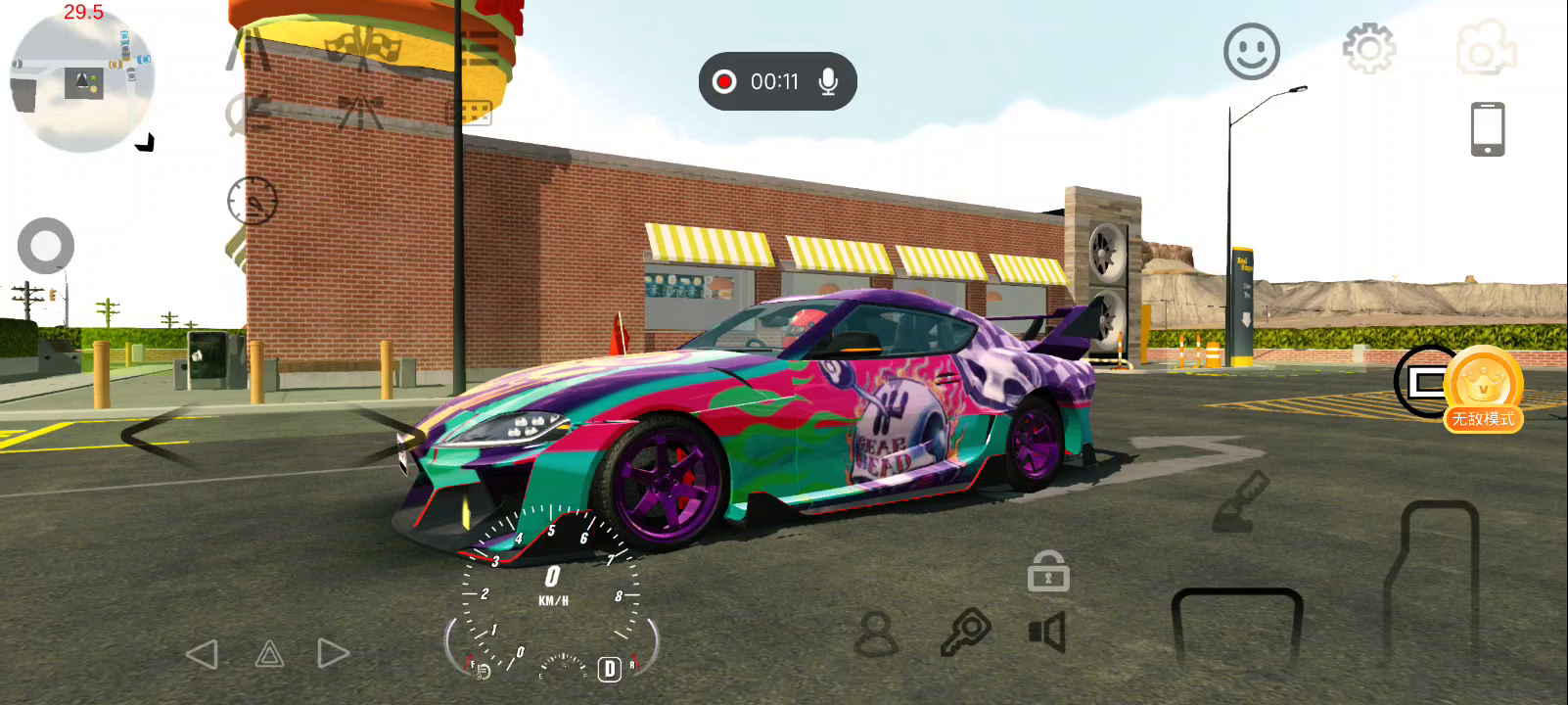Tap the key ignition icon

(x=965, y=632)
